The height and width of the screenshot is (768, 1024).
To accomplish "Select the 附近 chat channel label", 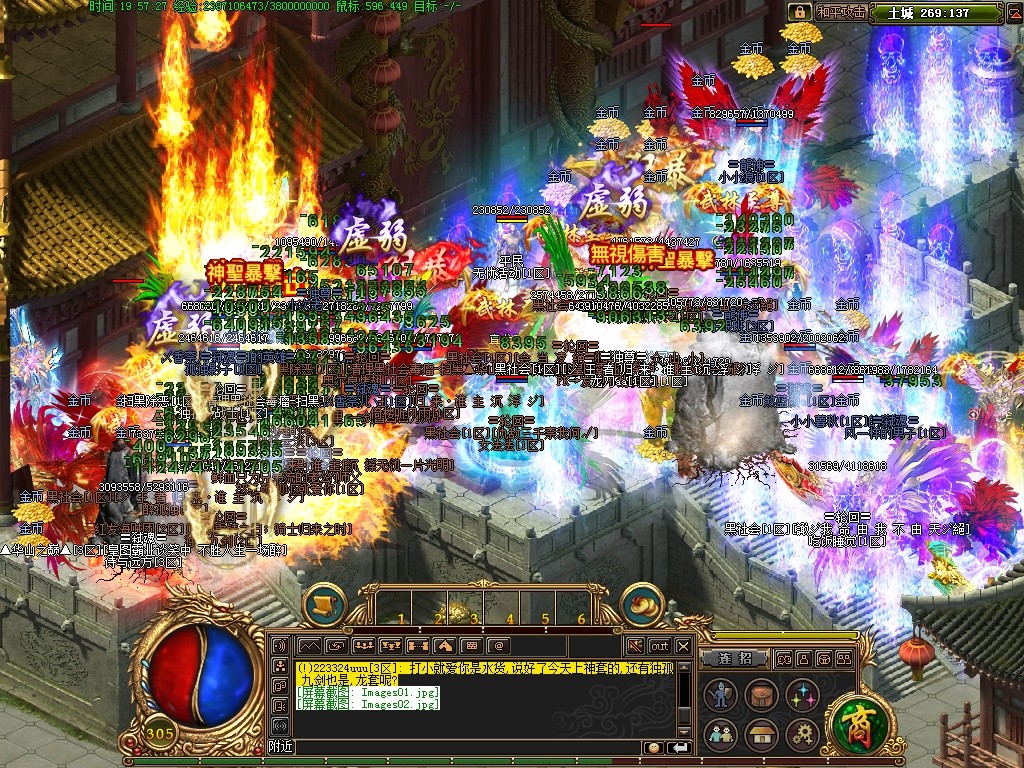I will coord(281,747).
